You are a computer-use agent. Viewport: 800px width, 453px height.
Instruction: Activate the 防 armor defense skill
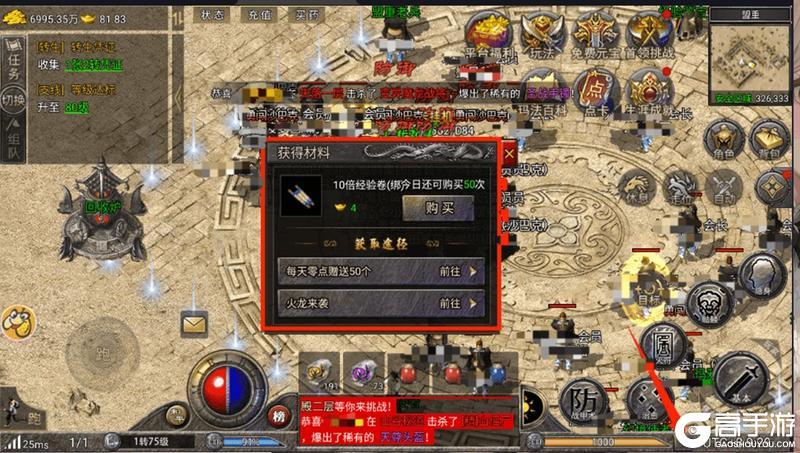coord(582,400)
